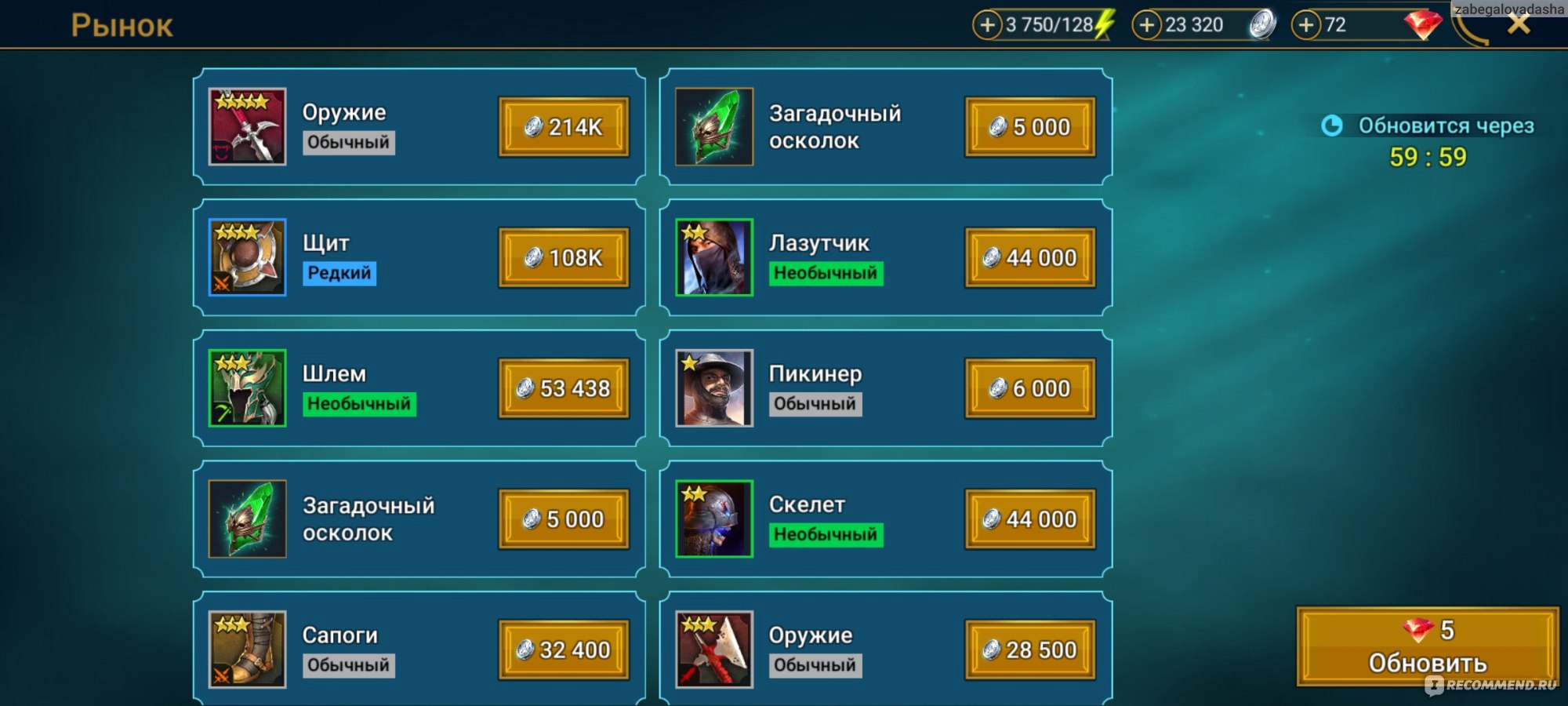Add more energy with plus button
This screenshot has height=706, width=1568.
(987, 25)
